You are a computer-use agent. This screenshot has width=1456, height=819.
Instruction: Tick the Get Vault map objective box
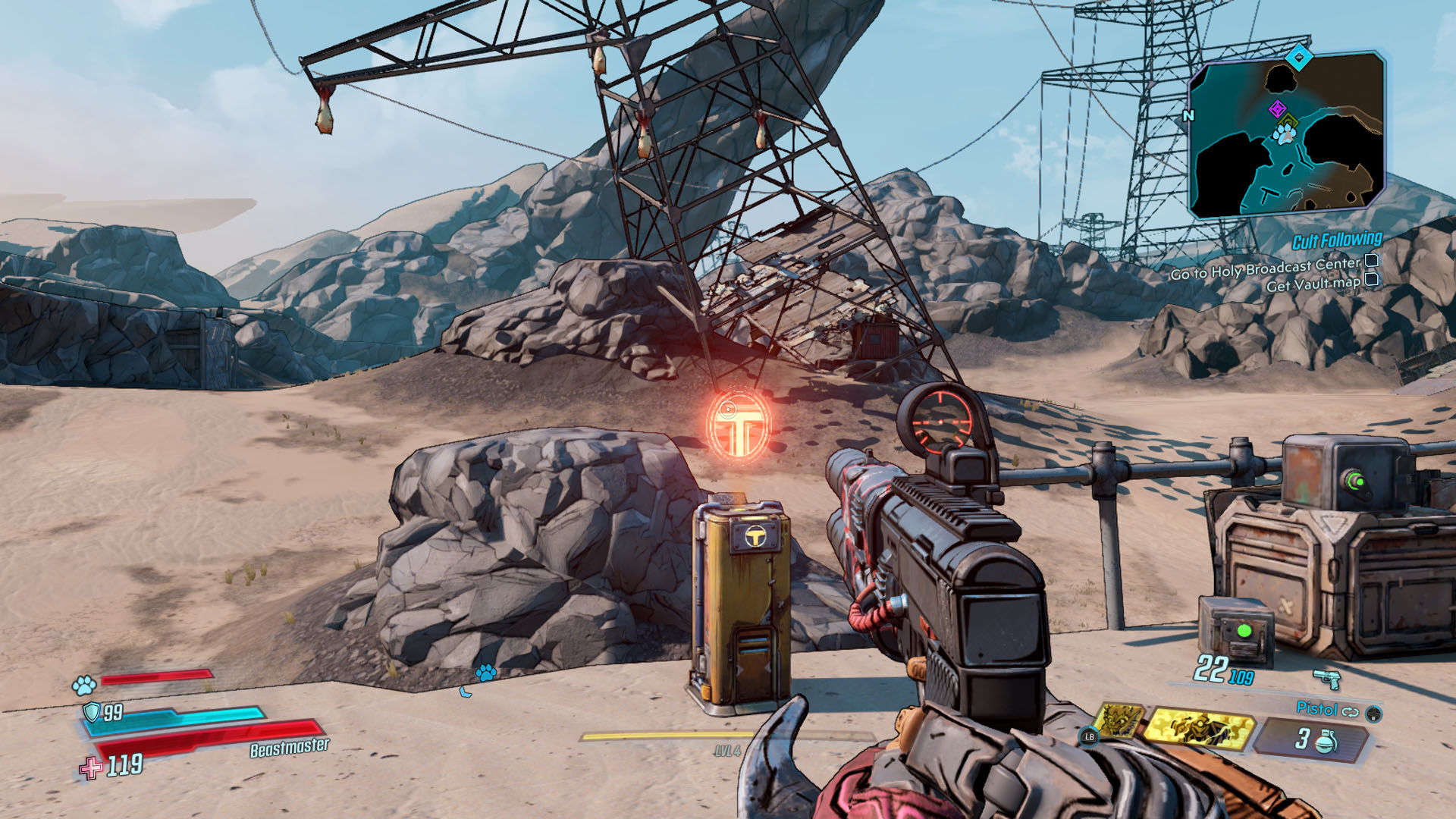(1372, 280)
